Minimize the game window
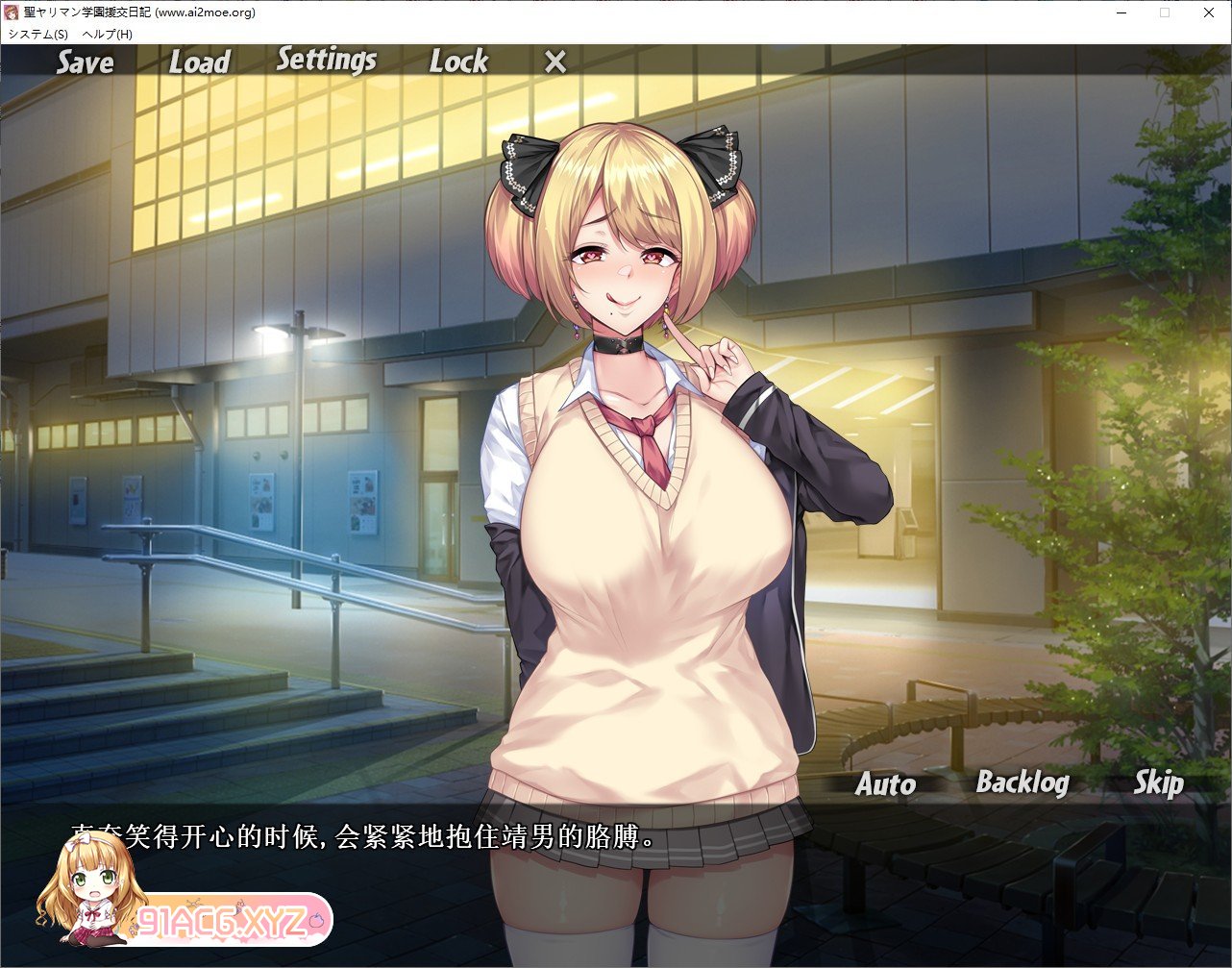Image resolution: width=1232 pixels, height=968 pixels. tap(1121, 12)
